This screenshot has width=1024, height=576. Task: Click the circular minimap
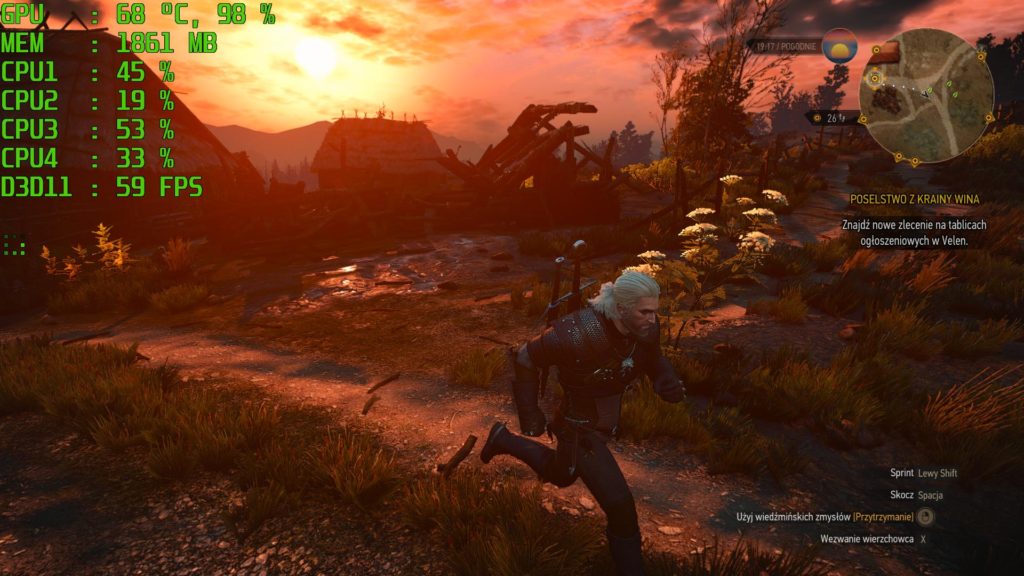pos(926,97)
